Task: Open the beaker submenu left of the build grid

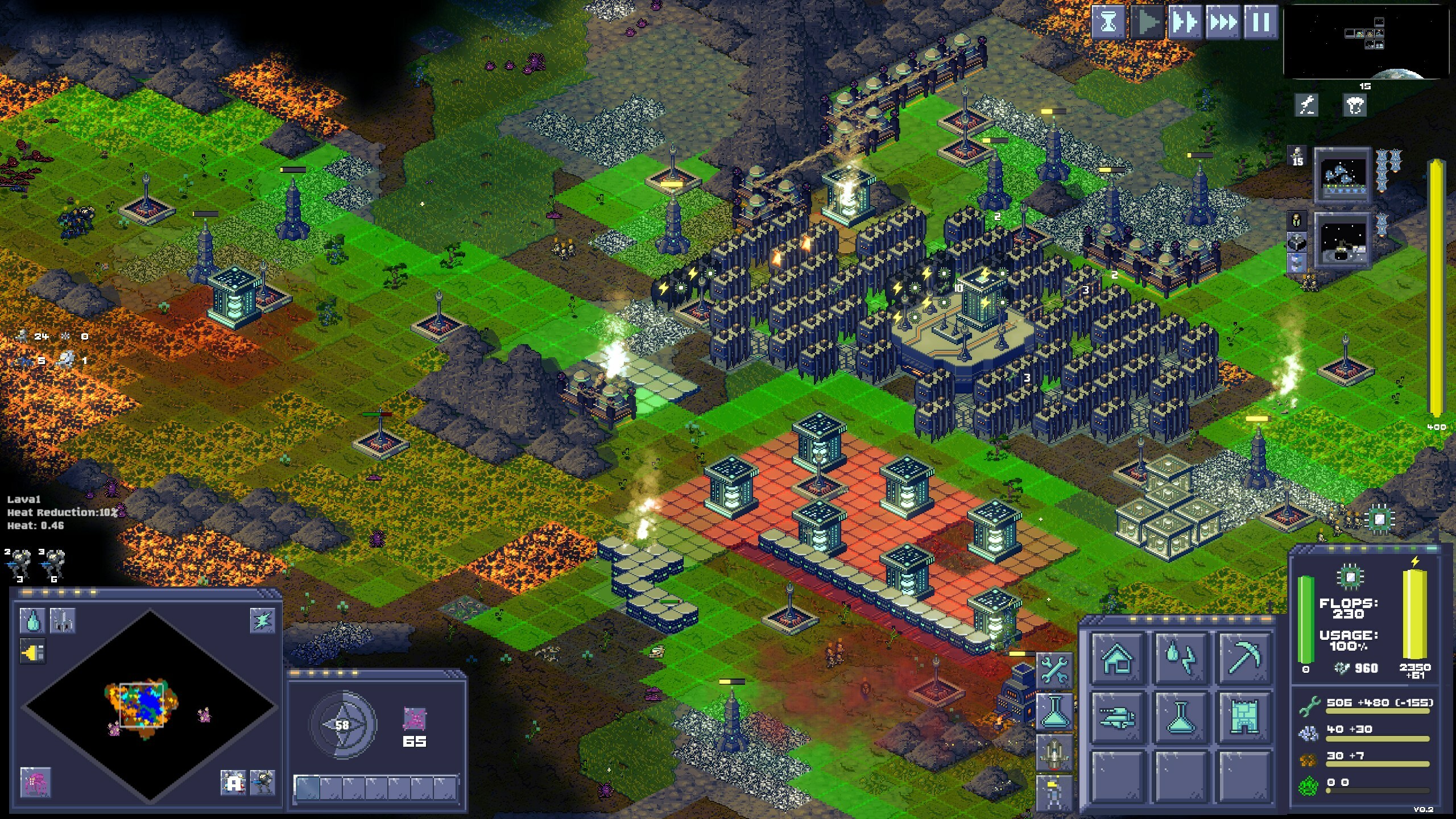Action: (x=1054, y=710)
